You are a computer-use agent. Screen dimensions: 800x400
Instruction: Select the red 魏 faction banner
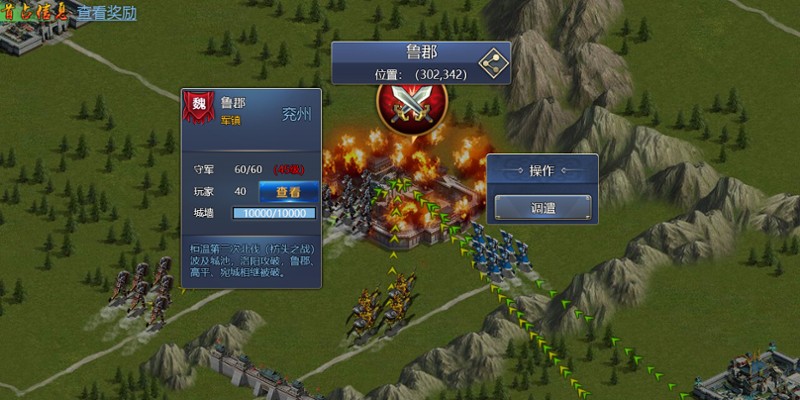tap(200, 109)
